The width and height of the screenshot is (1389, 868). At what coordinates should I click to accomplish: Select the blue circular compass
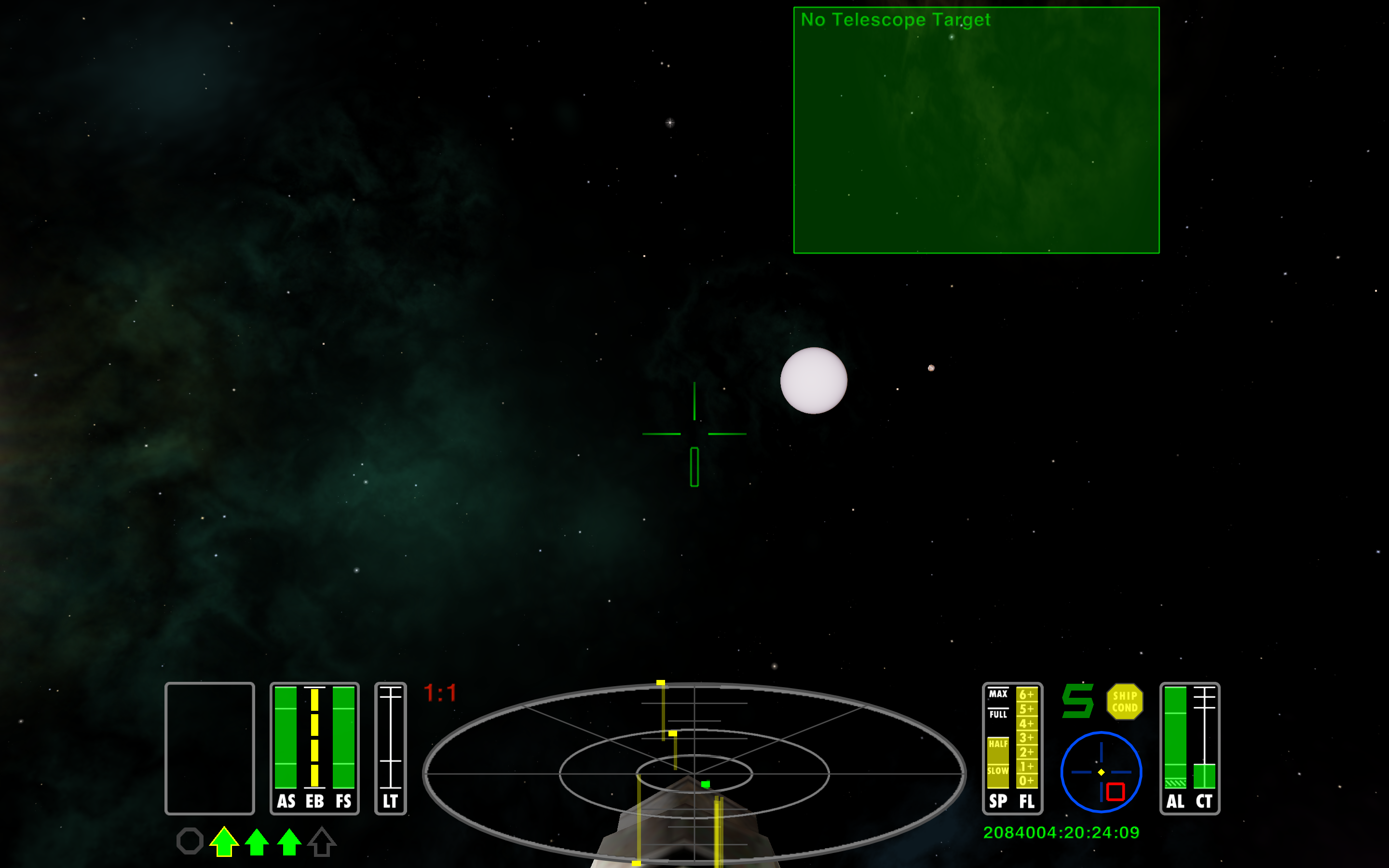pyautogui.click(x=1100, y=772)
